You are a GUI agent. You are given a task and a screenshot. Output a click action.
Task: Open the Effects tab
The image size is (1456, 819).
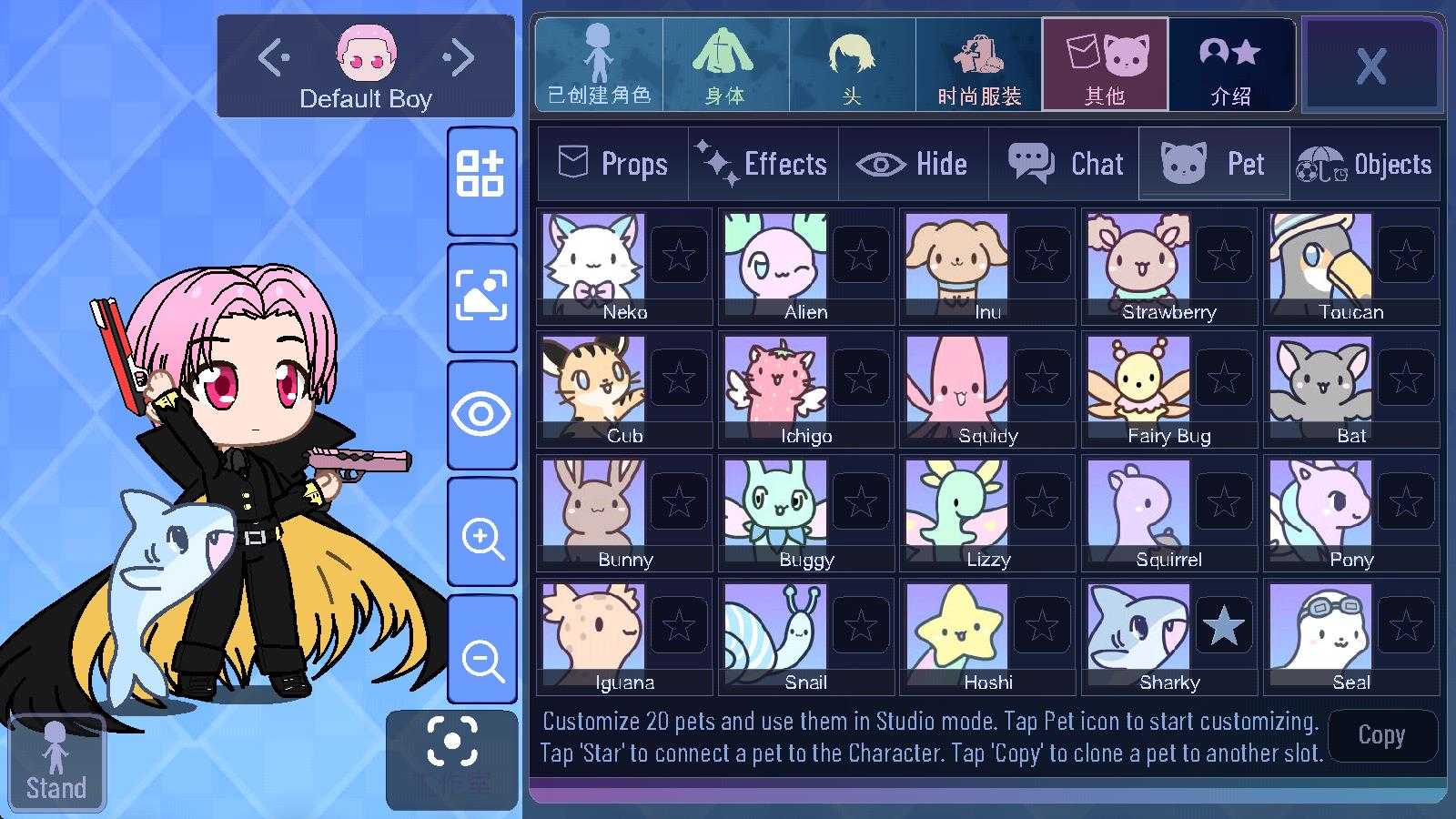763,164
